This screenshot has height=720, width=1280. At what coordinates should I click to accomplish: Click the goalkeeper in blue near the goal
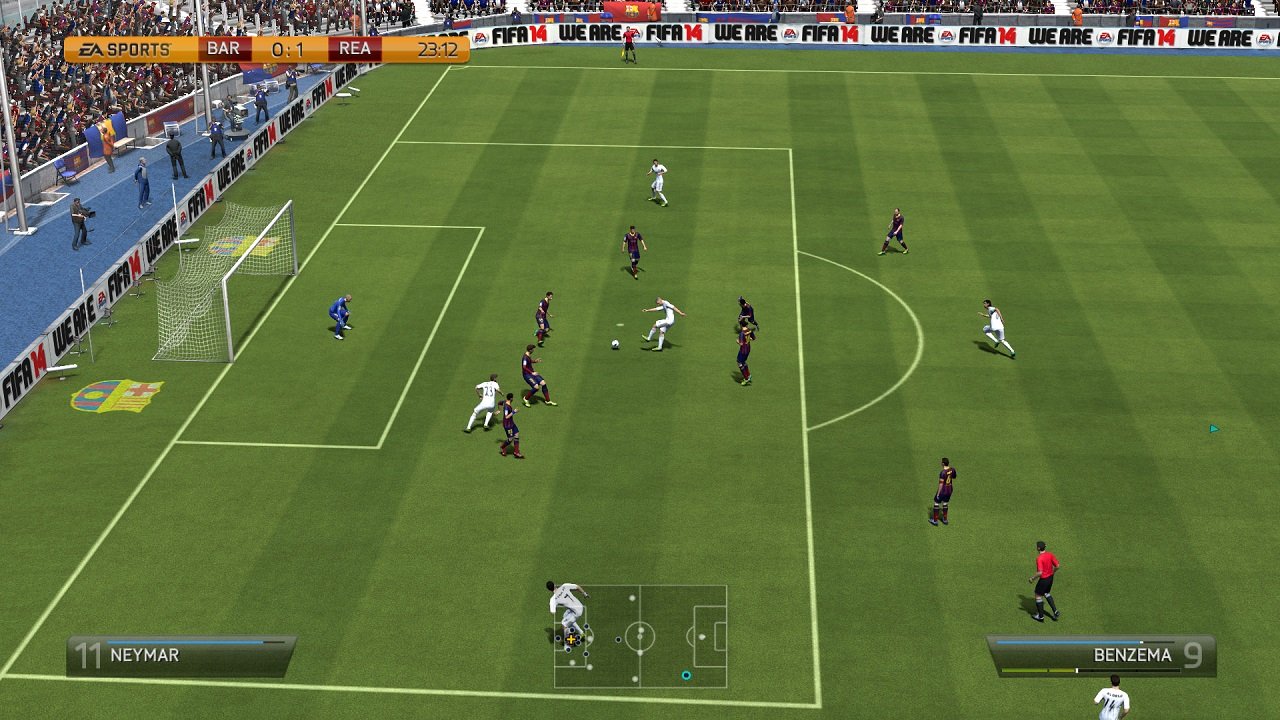coord(340,315)
